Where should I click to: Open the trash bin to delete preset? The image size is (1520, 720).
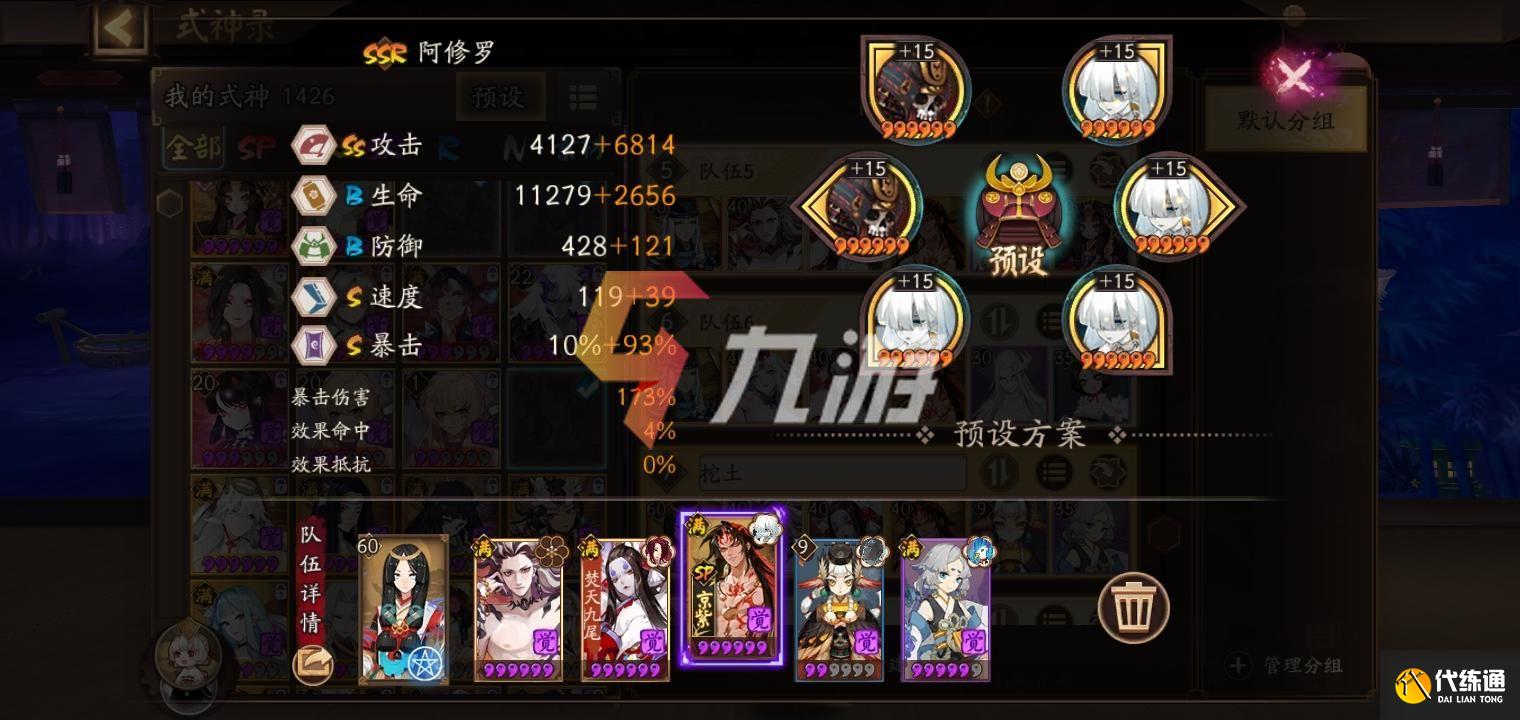pos(1135,608)
